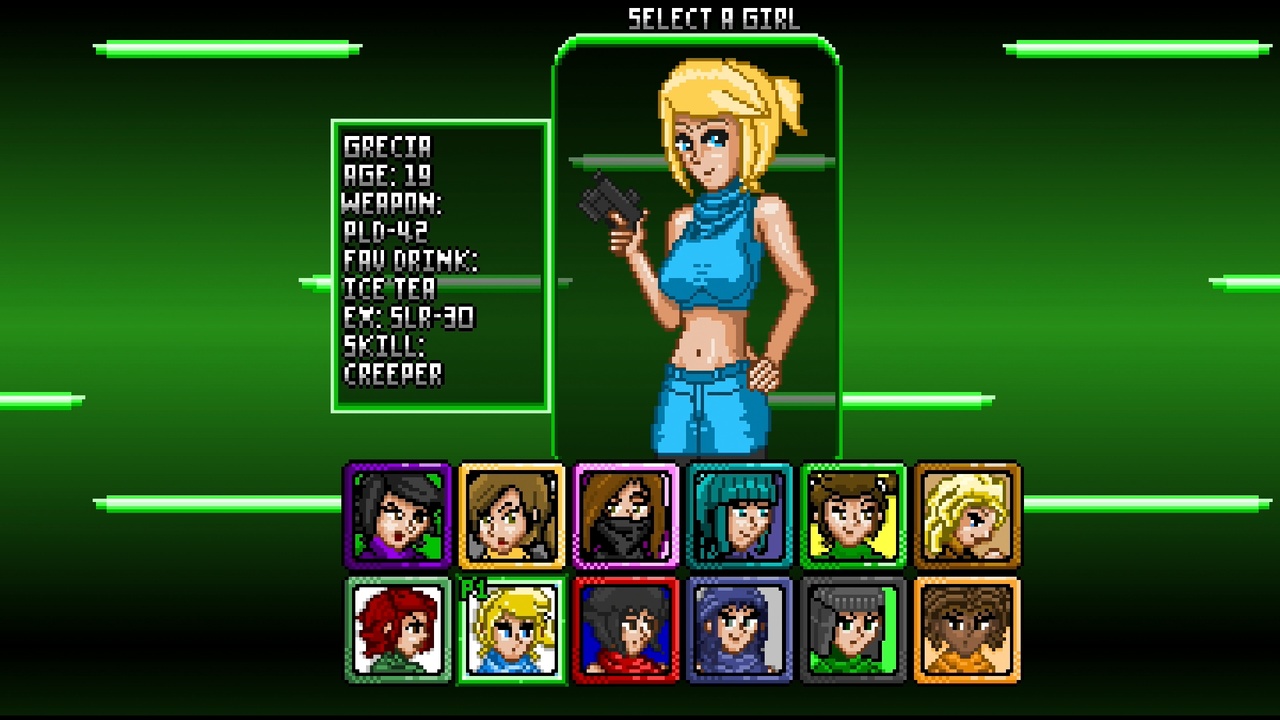The width and height of the screenshot is (1280, 720).
Task: Select the blonde girl in gold frame
Action: (x=968, y=515)
